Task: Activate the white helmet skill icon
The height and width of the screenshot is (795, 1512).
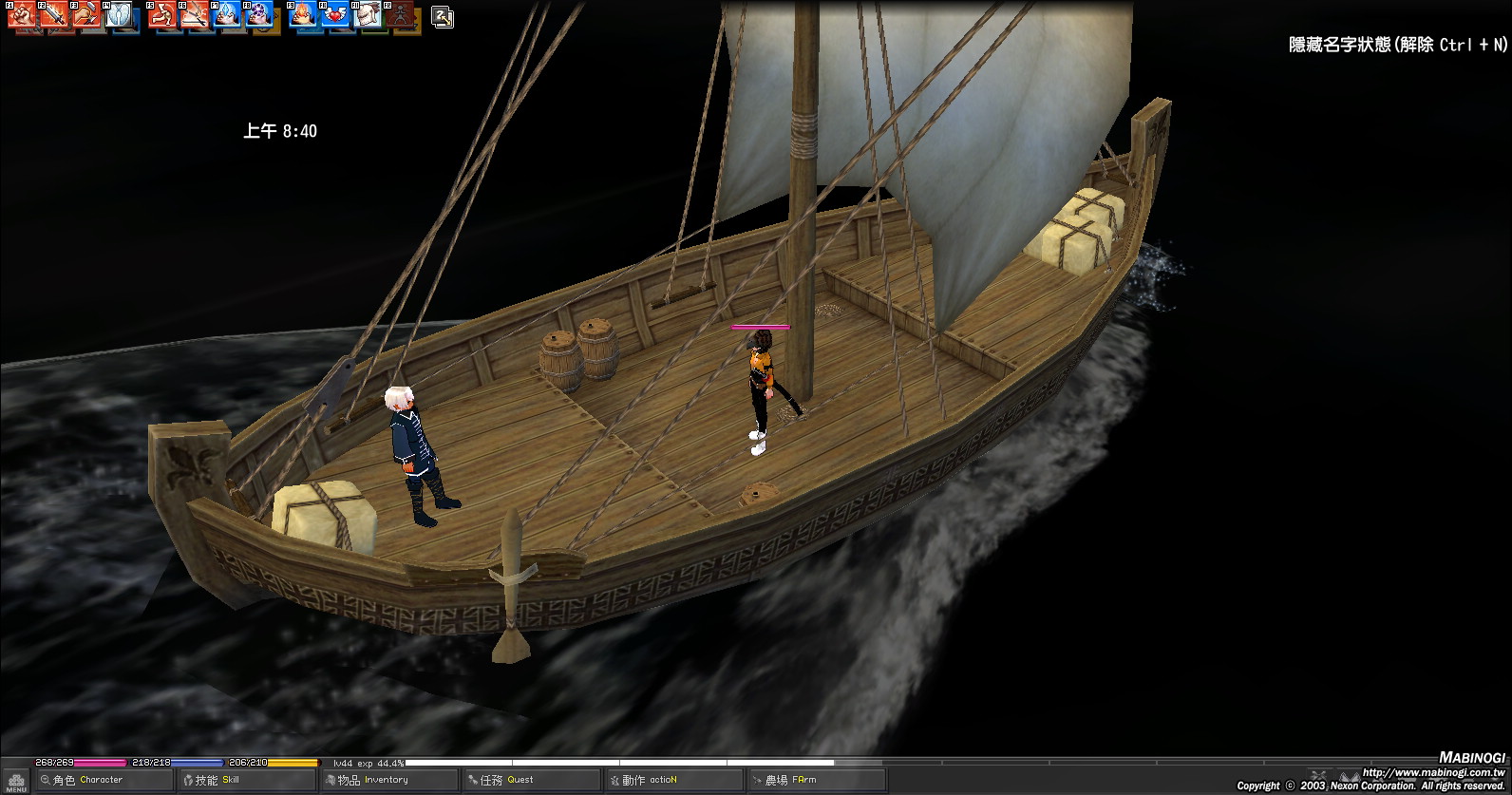Action: coord(368,14)
